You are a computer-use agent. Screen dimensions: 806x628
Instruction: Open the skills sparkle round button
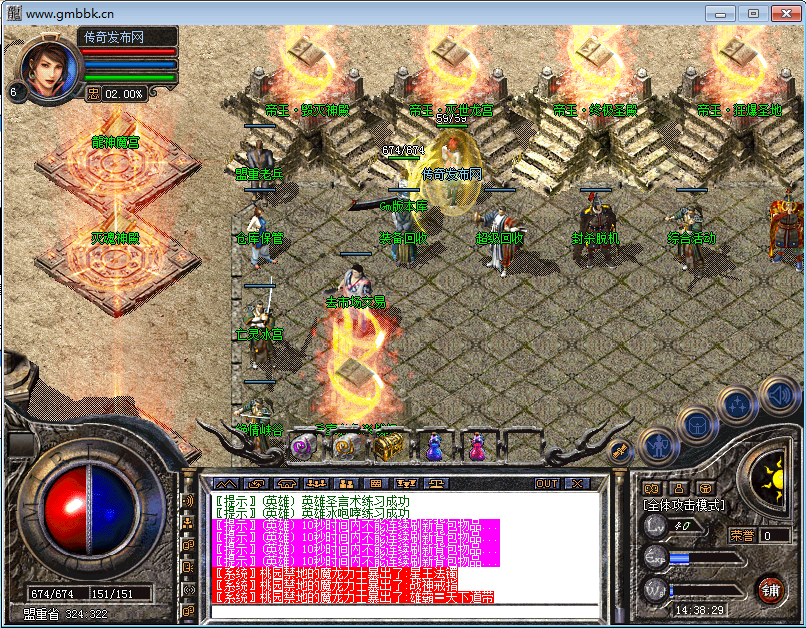[x=736, y=404]
